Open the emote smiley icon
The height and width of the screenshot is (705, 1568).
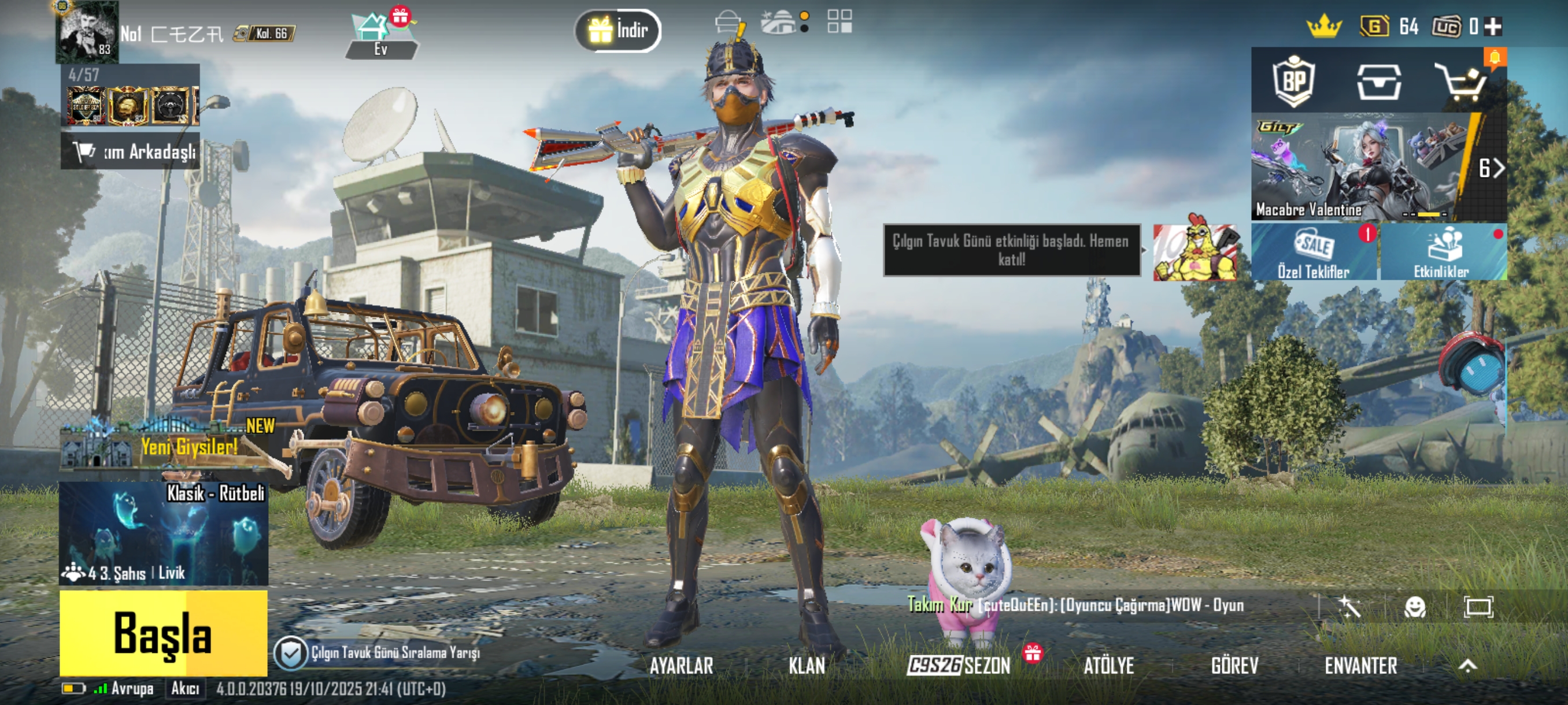[x=1415, y=606]
